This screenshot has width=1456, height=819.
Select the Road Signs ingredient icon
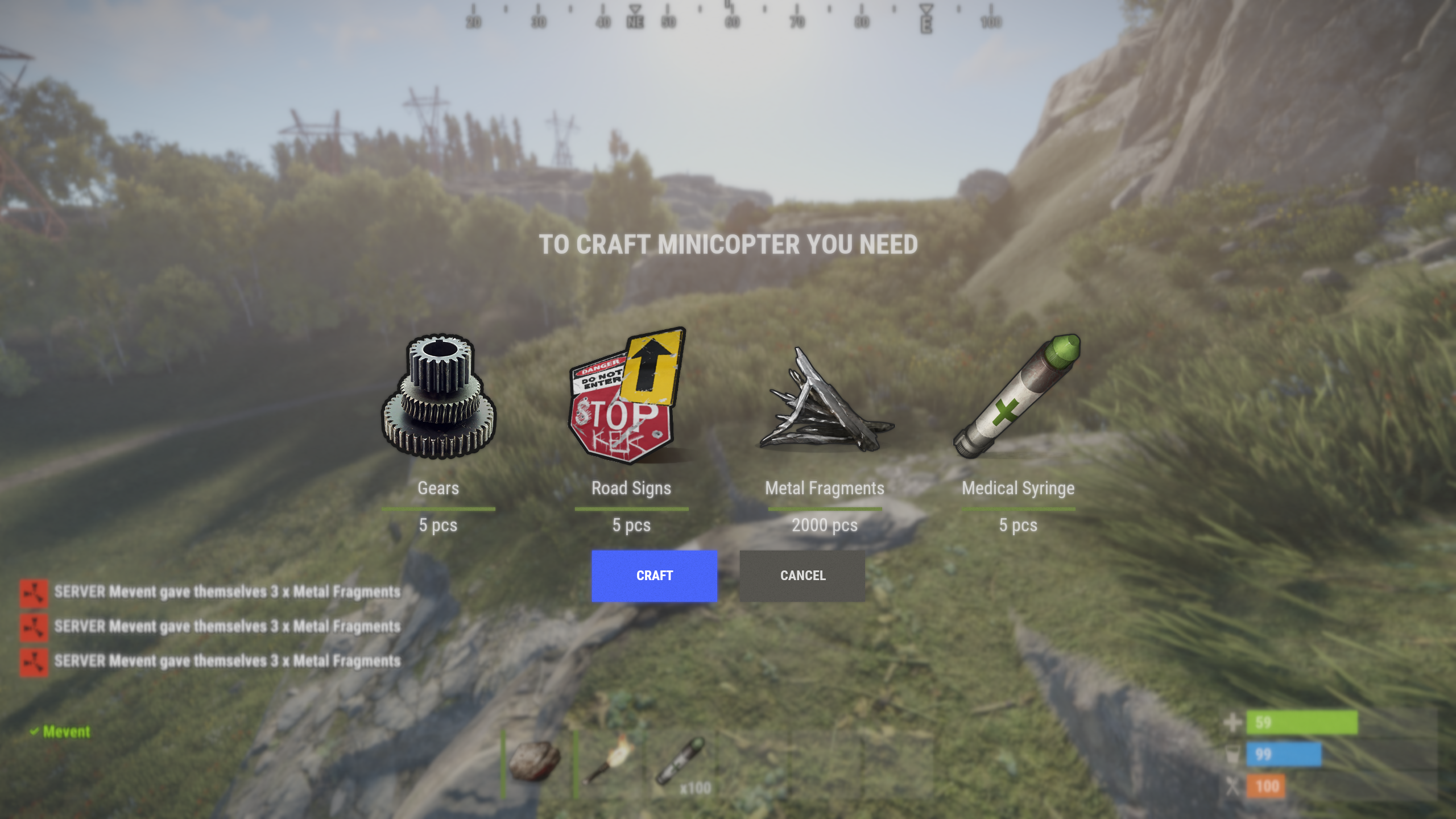[629, 396]
